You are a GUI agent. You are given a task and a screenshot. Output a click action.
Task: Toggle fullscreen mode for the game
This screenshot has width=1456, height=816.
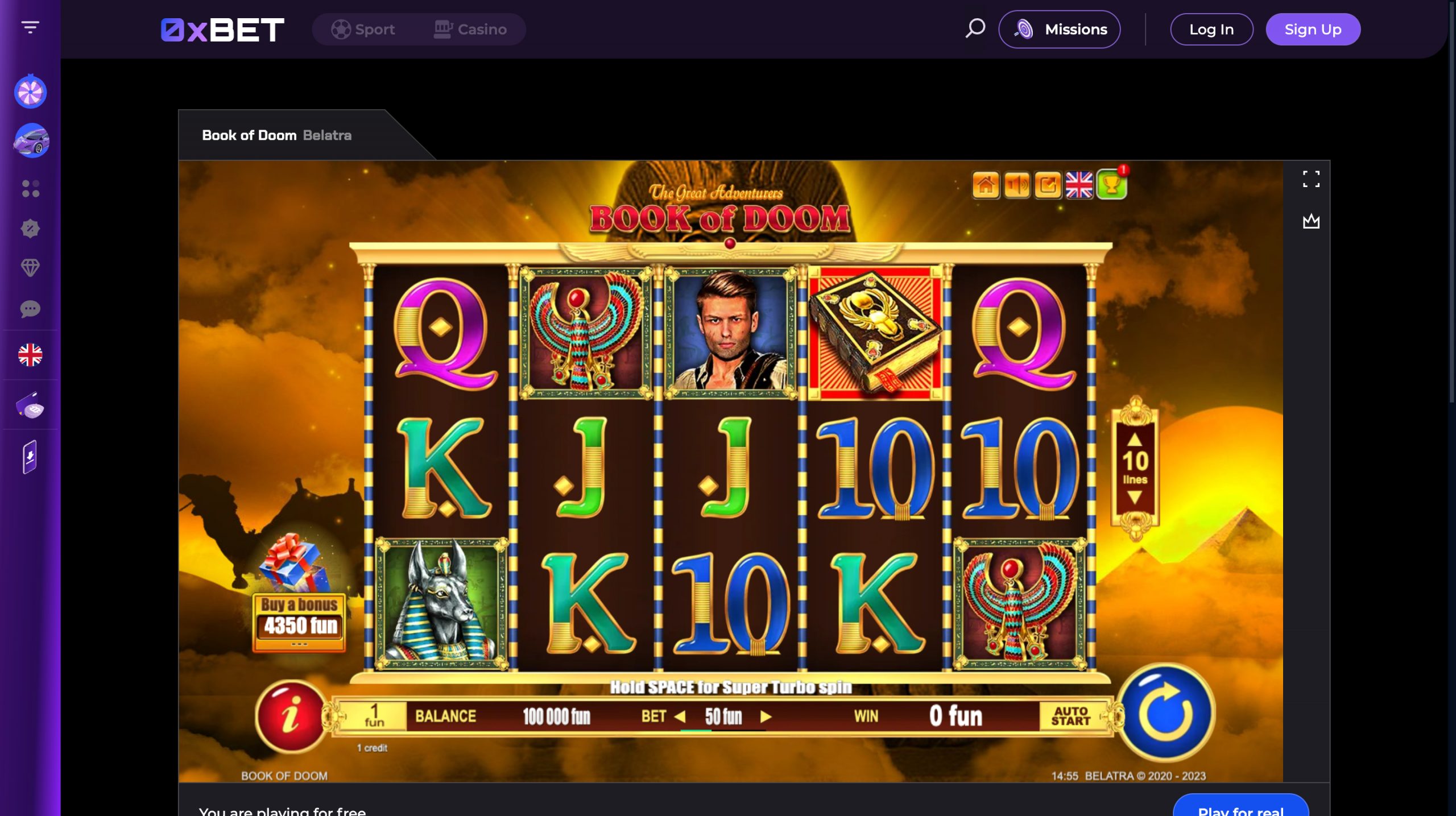[1313, 179]
